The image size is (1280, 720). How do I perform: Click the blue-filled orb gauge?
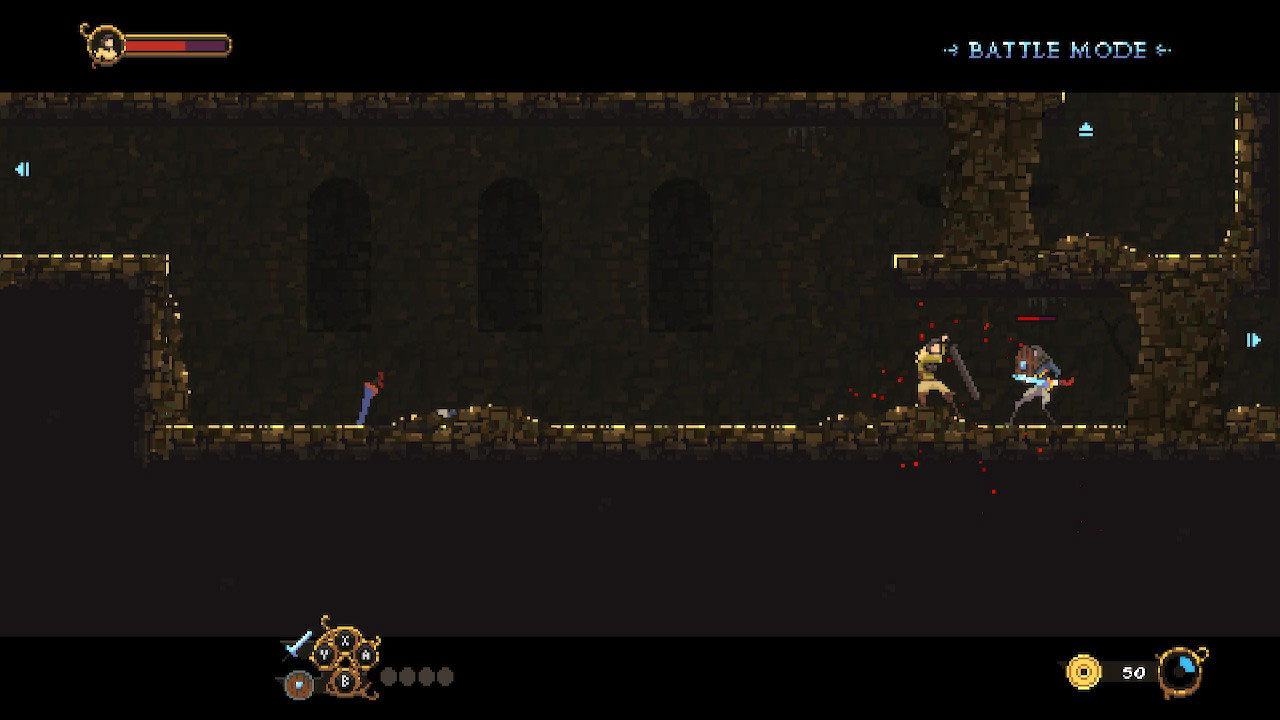click(x=1182, y=670)
